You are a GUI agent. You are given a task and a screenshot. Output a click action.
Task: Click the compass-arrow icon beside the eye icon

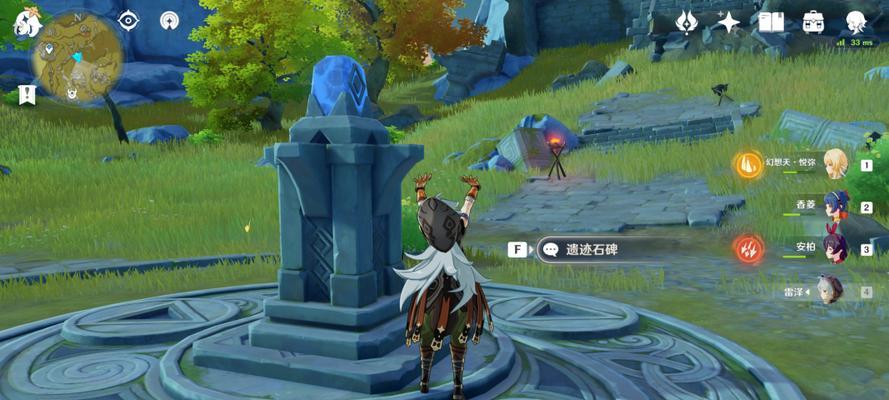[170, 20]
